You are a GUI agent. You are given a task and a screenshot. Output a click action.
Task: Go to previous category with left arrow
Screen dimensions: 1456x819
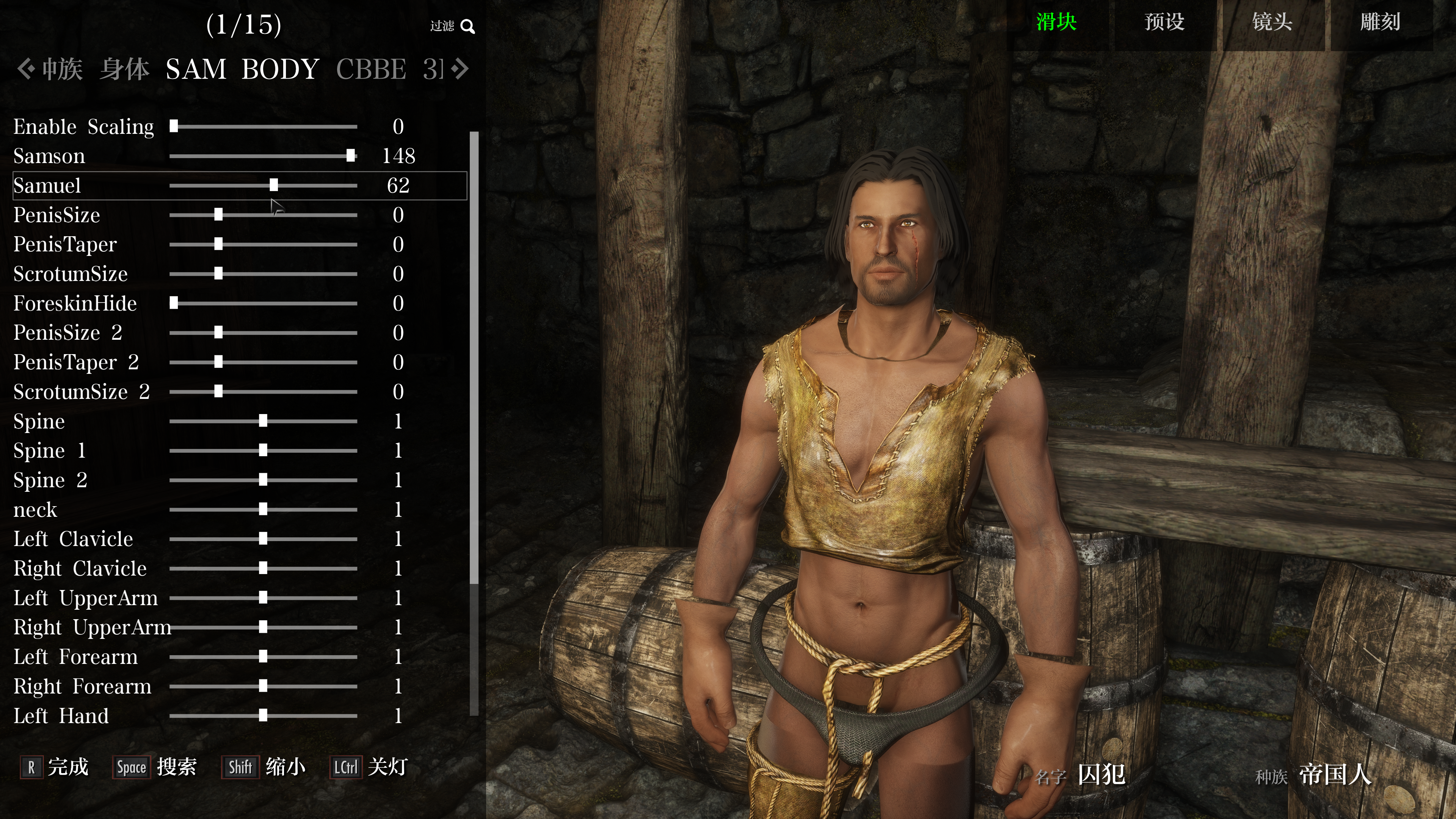(x=24, y=69)
